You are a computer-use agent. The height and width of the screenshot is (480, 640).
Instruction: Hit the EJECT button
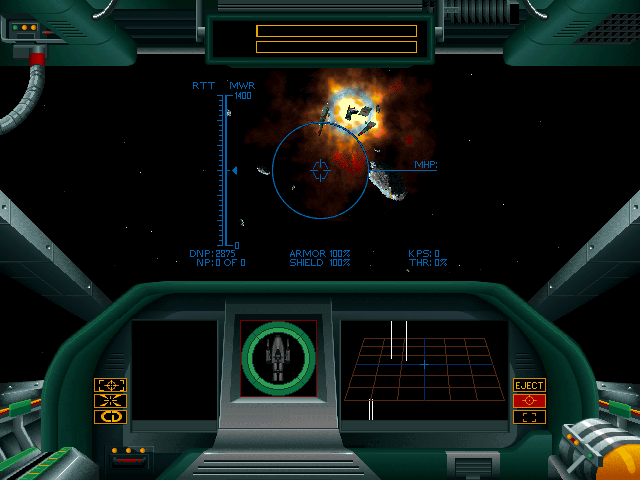[529, 385]
